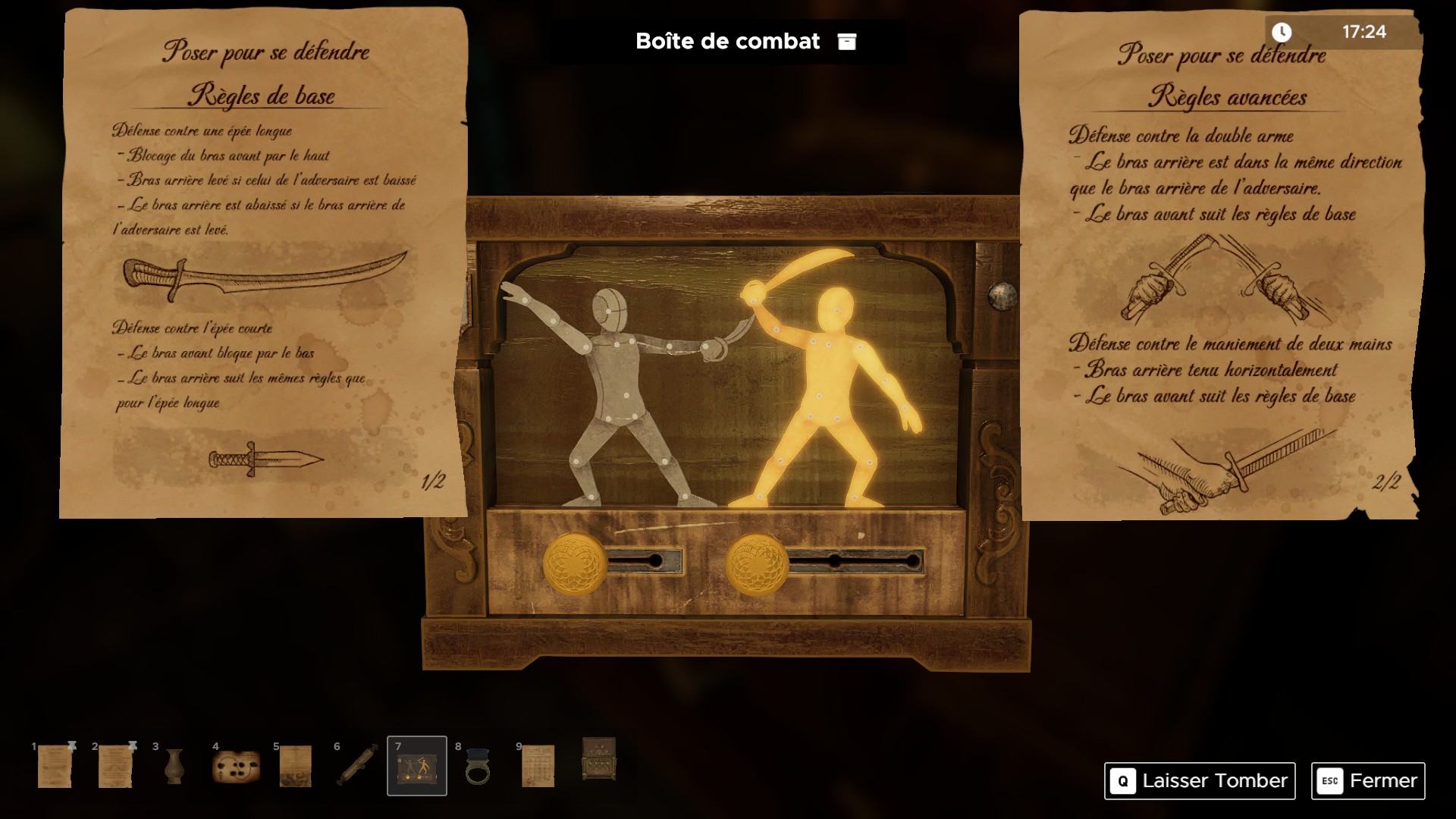Select the combat box in slot 7

coord(417,767)
